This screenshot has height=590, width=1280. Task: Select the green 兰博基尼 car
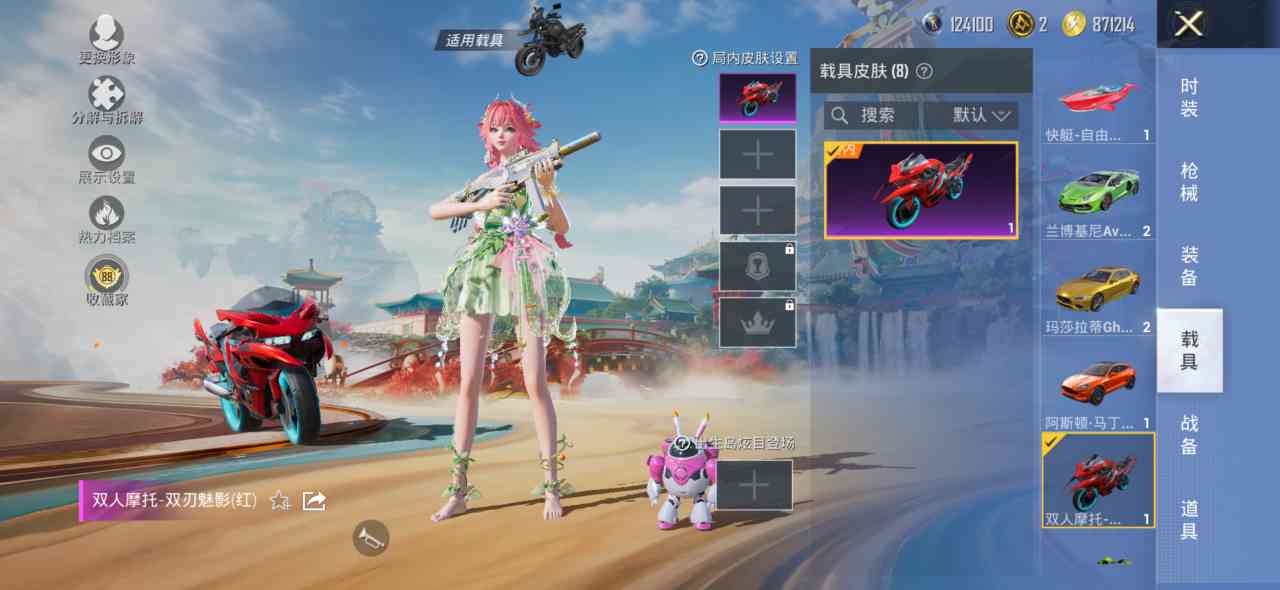point(1098,197)
